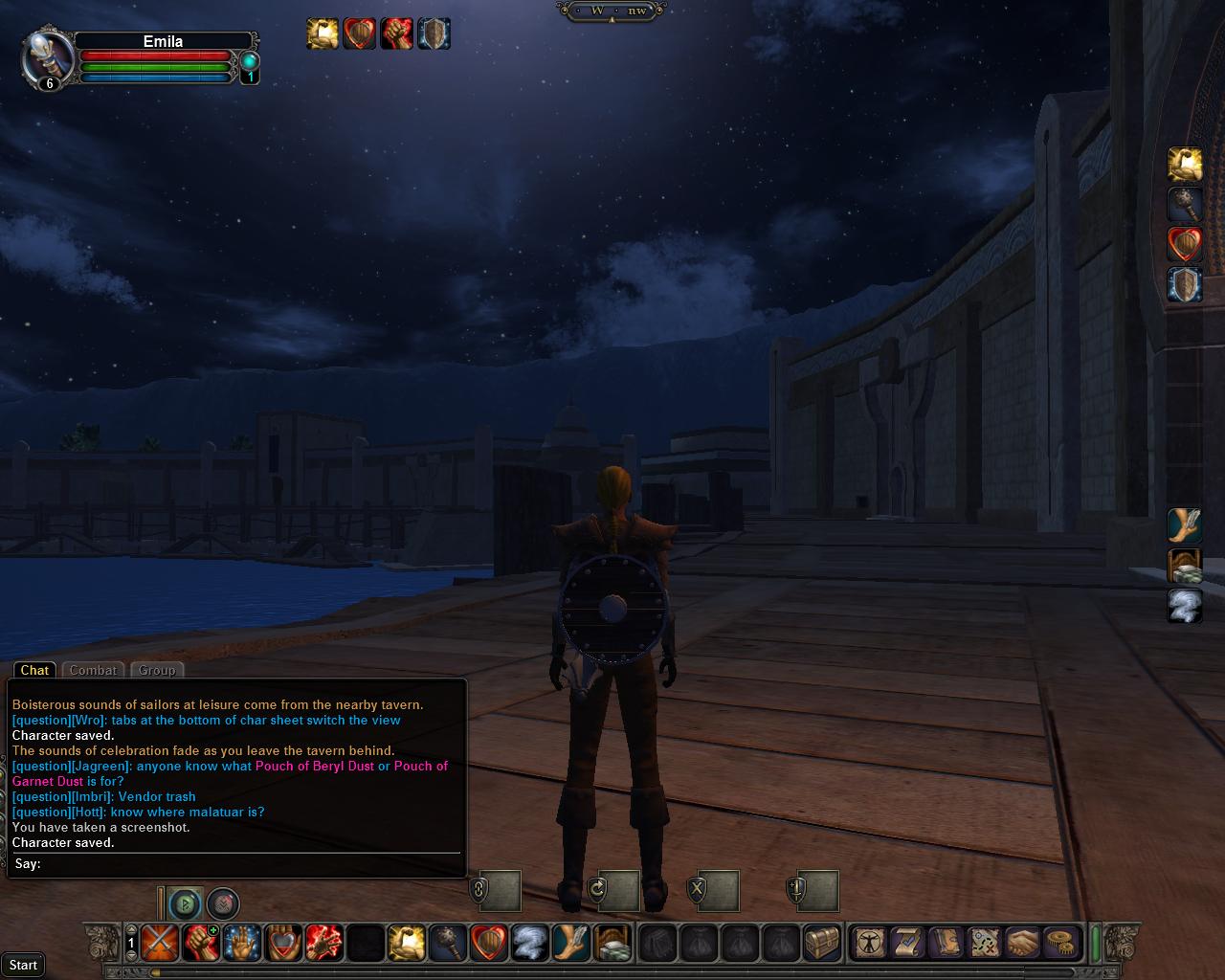Activate the crossed swords attack ability

point(159,944)
